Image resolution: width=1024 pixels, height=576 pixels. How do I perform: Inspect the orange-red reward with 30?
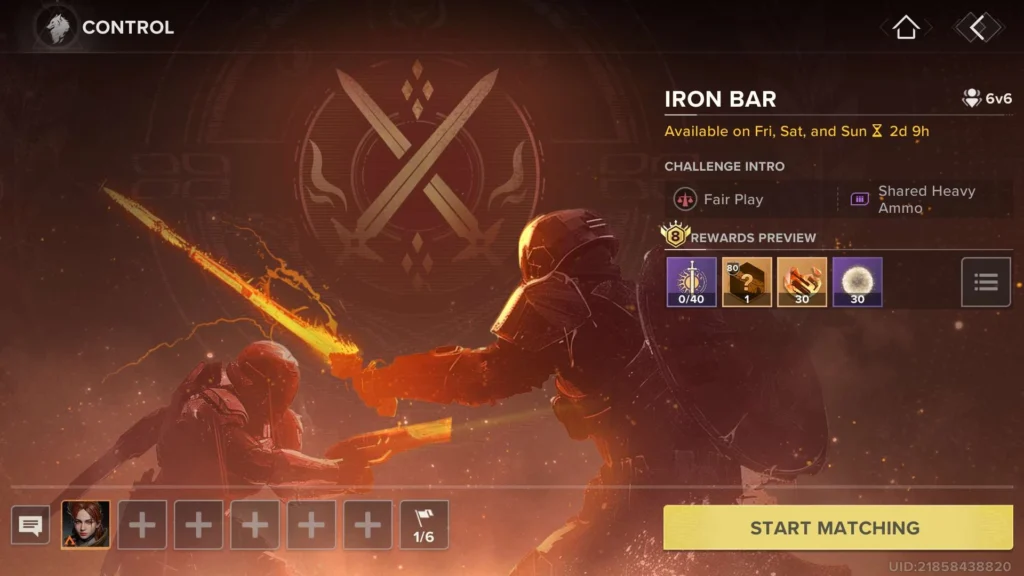[x=802, y=282]
